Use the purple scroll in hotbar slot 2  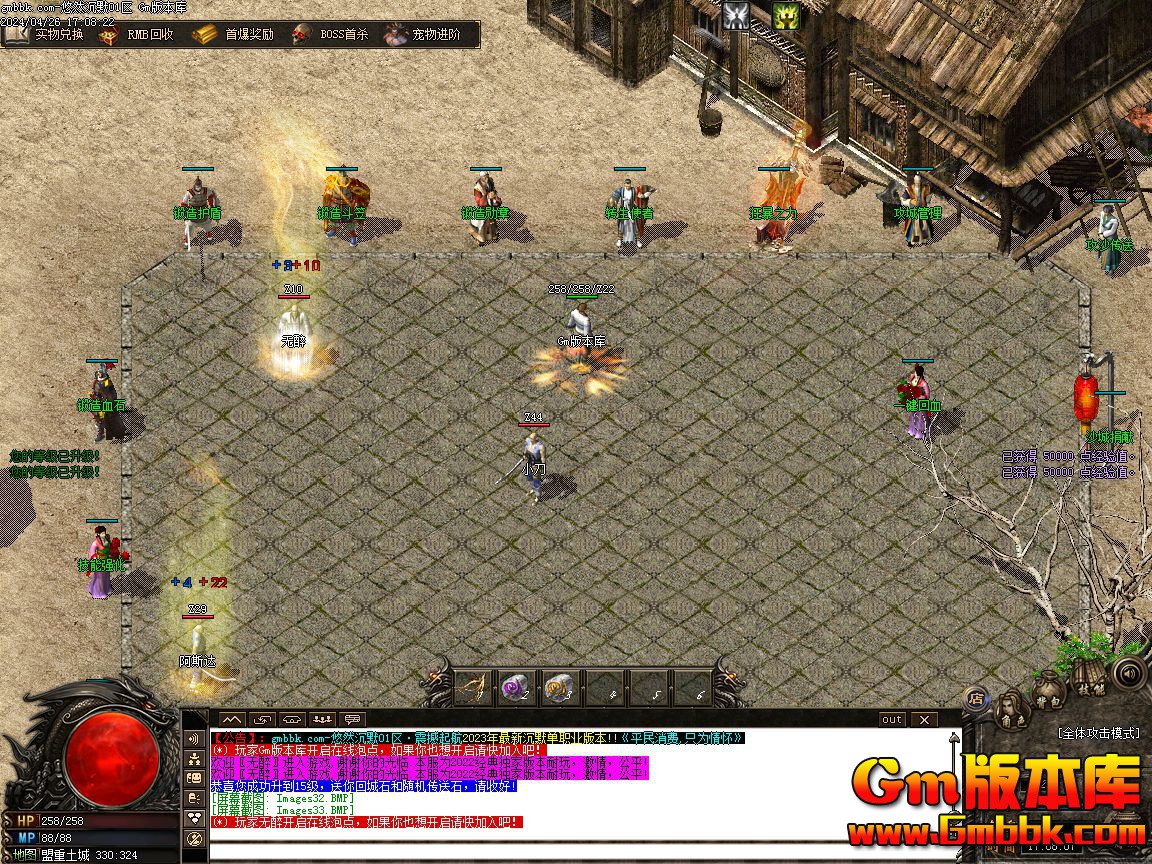click(x=516, y=687)
